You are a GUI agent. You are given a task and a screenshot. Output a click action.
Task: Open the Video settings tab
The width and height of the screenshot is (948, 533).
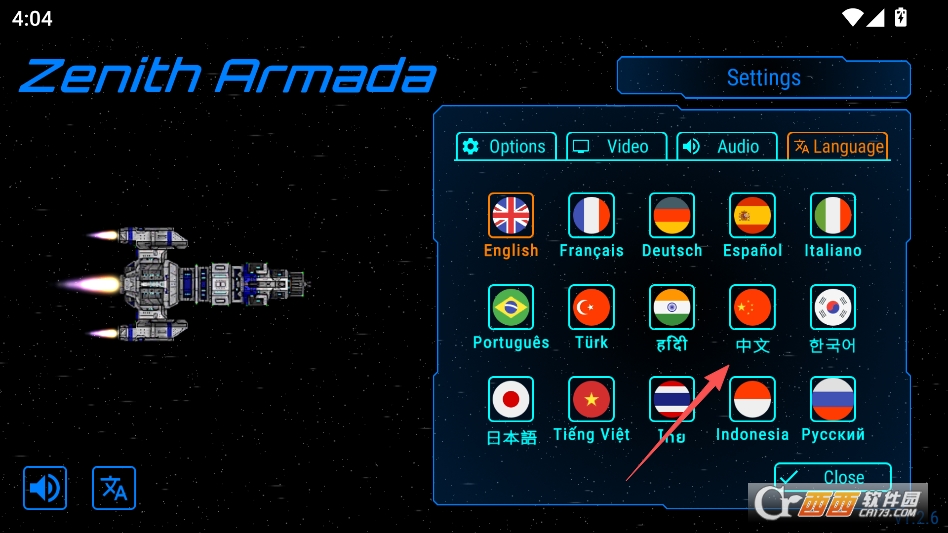[x=616, y=146]
